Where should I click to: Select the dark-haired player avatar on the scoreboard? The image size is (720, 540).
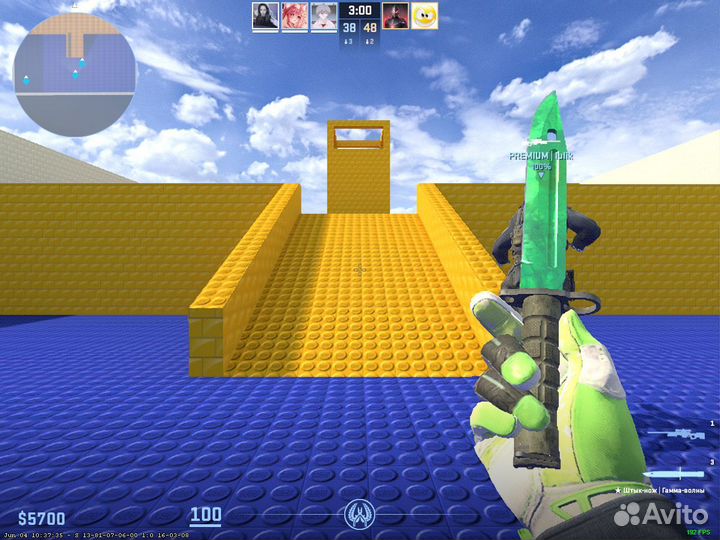(265, 16)
